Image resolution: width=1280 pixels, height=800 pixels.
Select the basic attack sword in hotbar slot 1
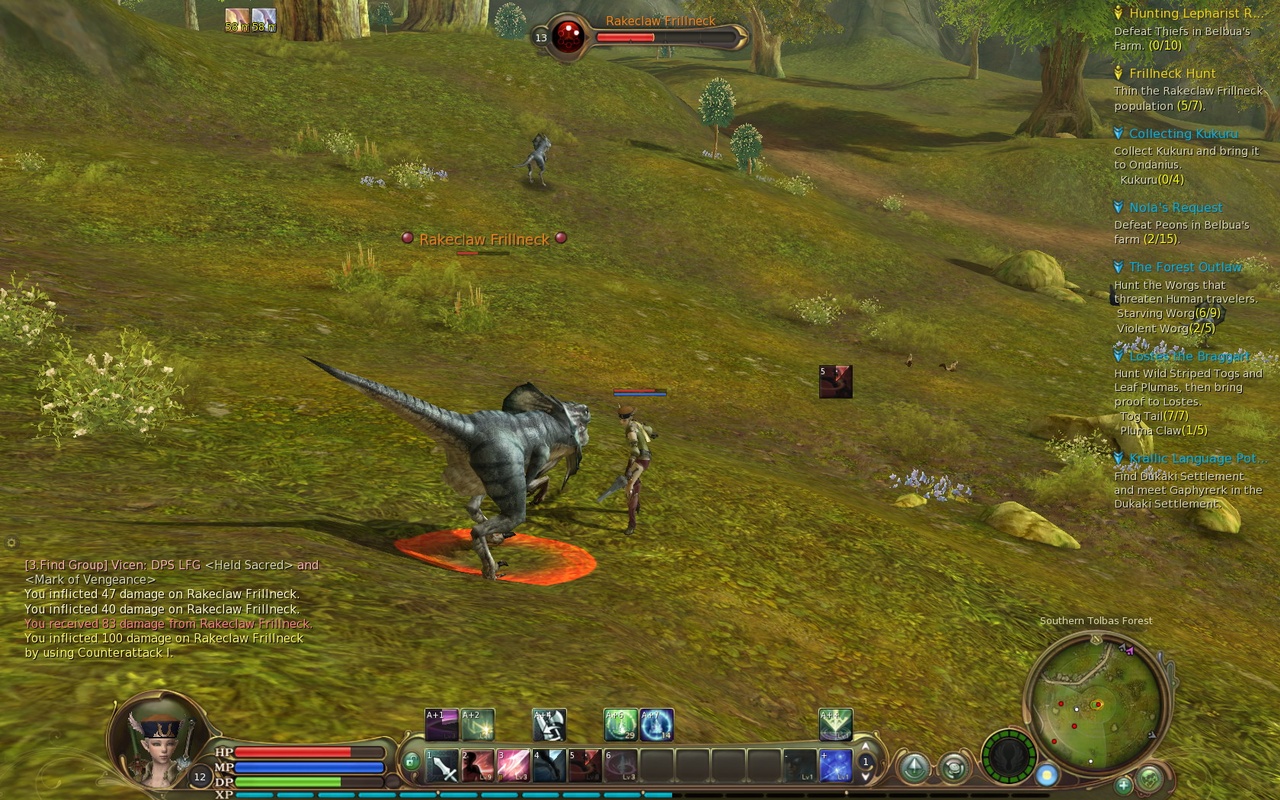click(443, 764)
